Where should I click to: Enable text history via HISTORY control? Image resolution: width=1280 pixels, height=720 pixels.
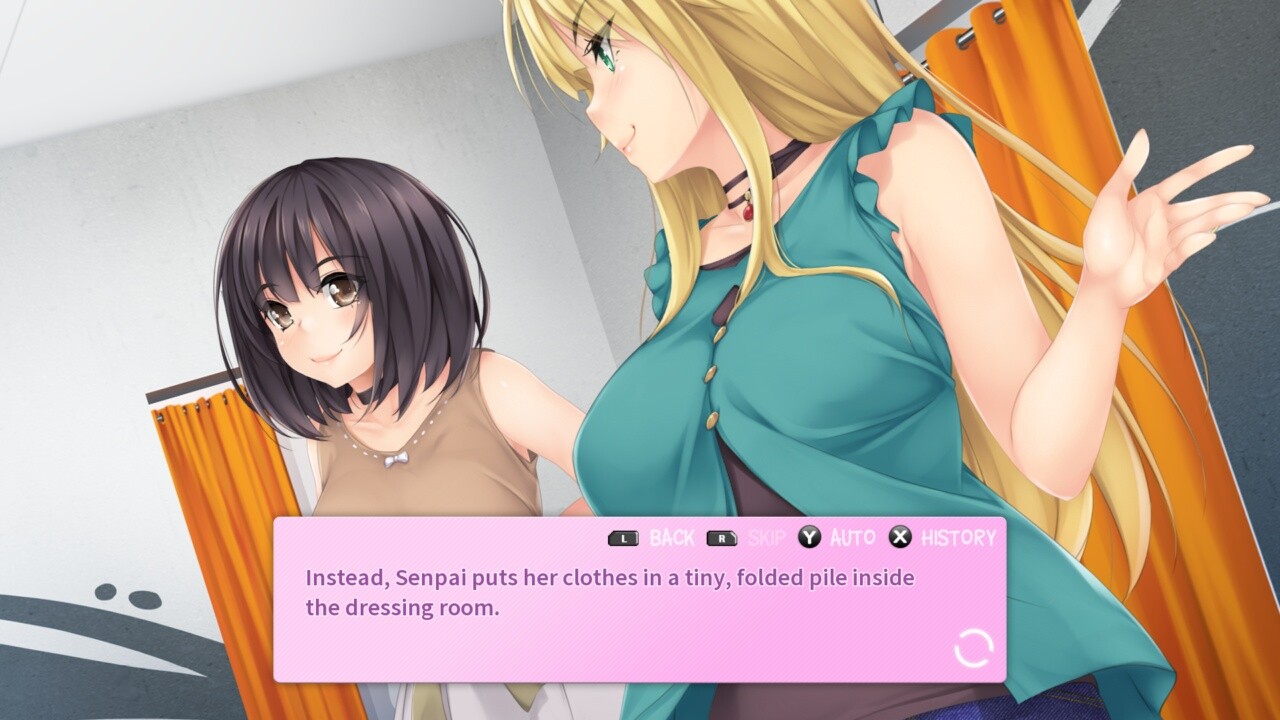pyautogui.click(x=952, y=537)
